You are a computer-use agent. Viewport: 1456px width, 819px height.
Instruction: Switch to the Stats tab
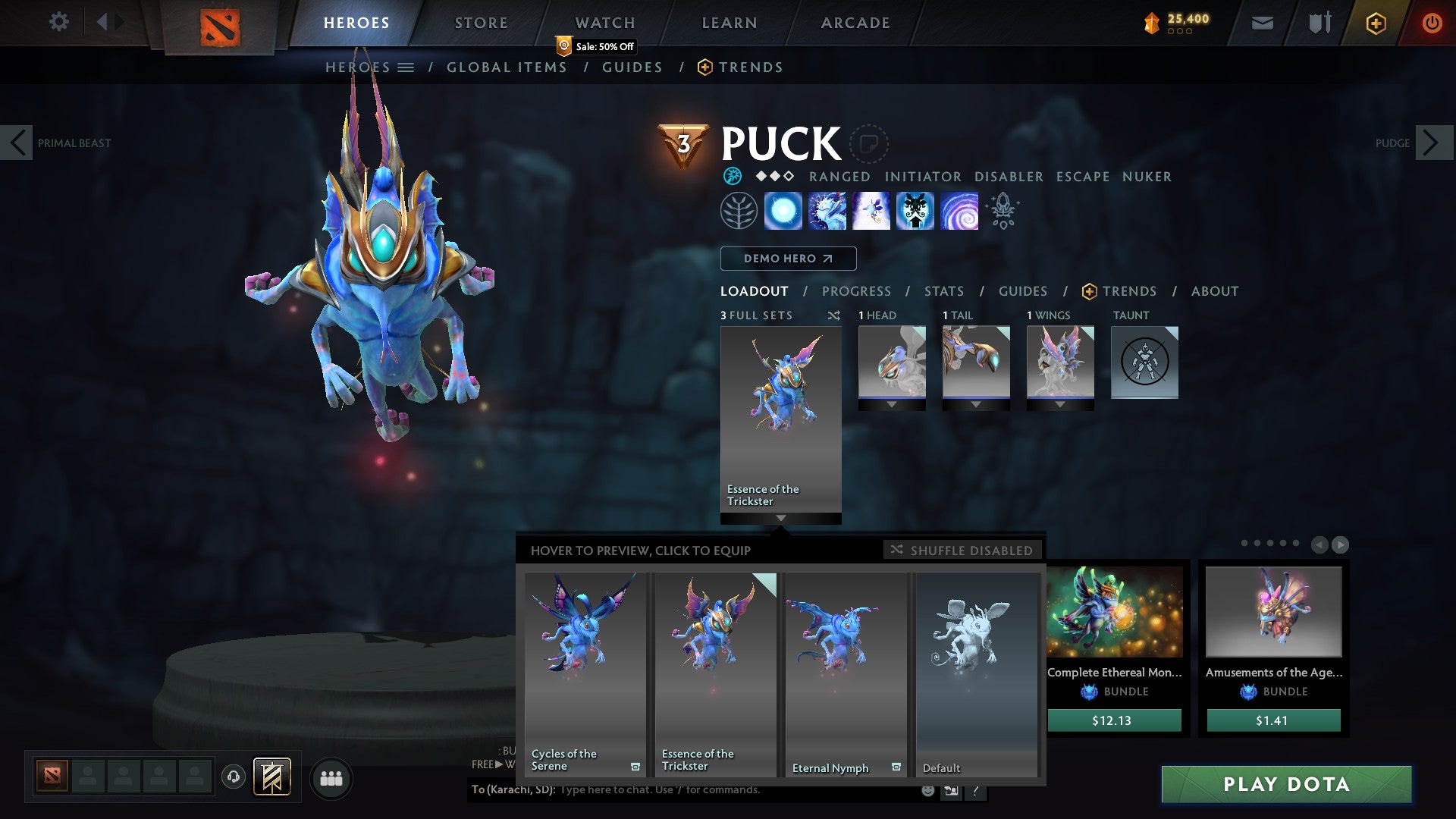coord(943,290)
